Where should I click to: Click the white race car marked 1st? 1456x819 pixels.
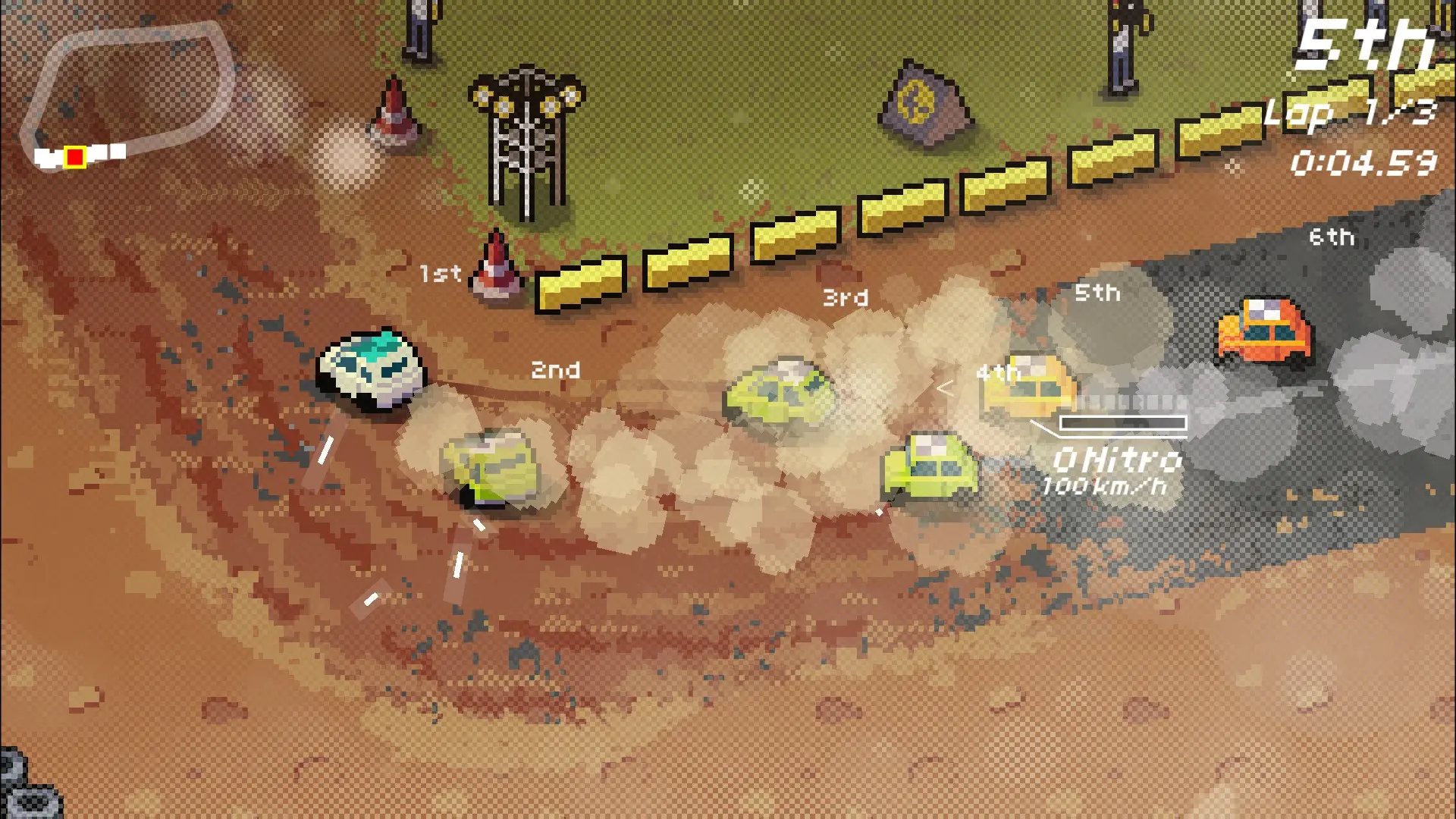[x=372, y=368]
